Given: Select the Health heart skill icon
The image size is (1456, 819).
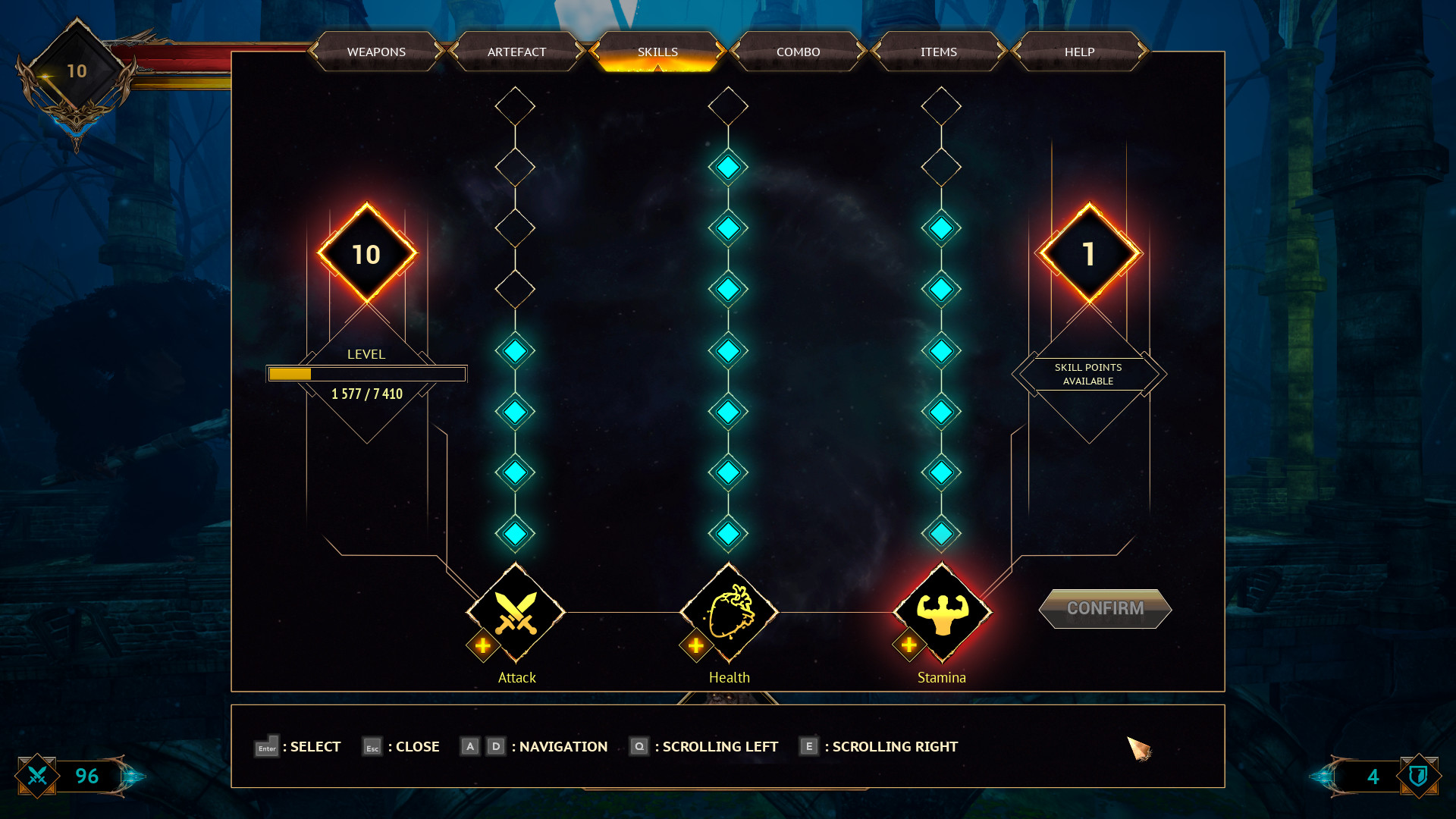Looking at the screenshot, I should (x=728, y=613).
